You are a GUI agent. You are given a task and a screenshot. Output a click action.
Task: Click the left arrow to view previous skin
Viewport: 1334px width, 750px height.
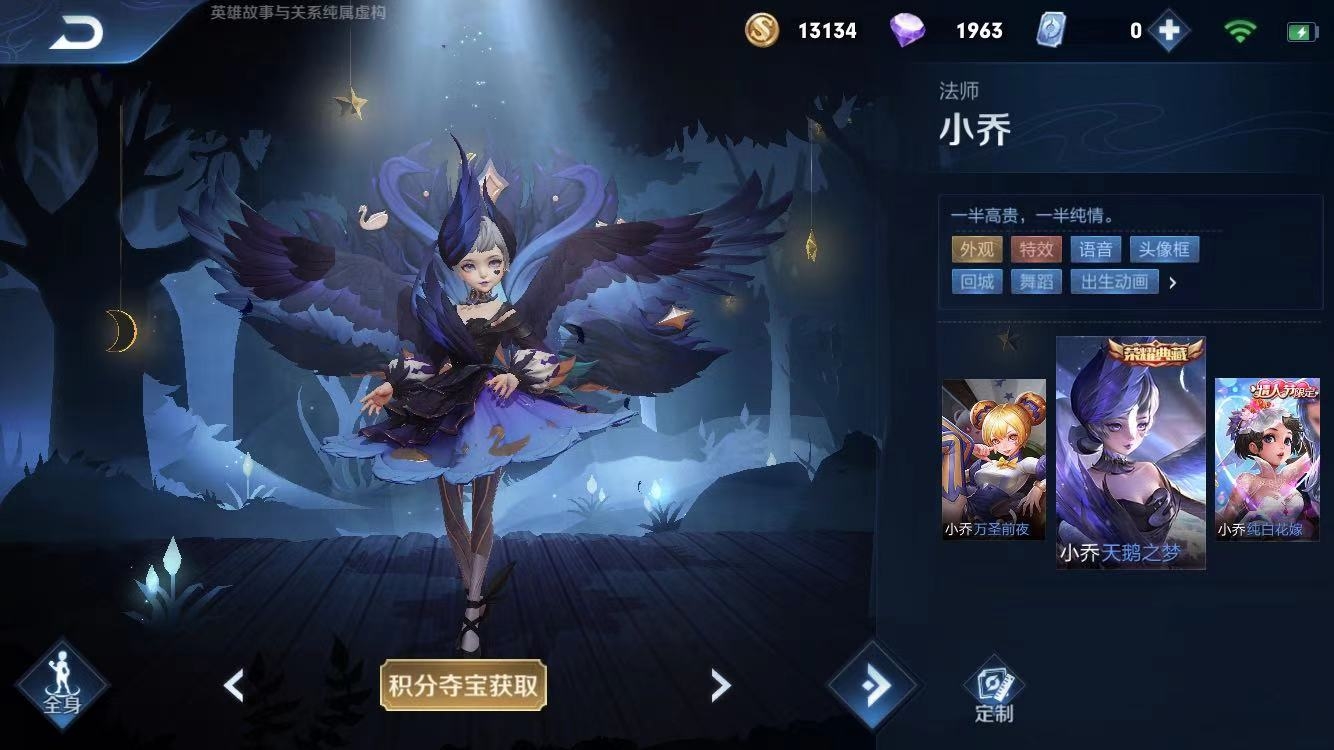[232, 685]
